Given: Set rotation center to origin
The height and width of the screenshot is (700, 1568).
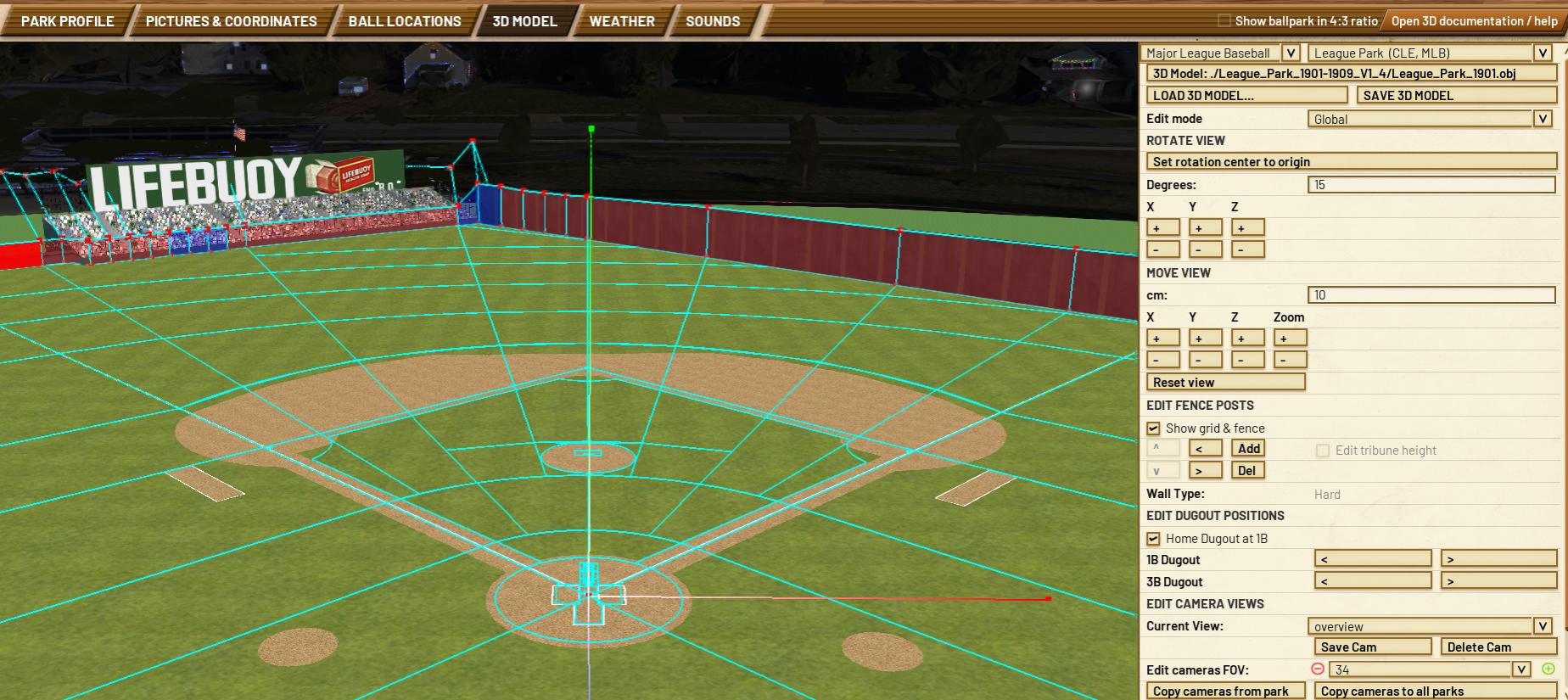Looking at the screenshot, I should tap(1351, 162).
